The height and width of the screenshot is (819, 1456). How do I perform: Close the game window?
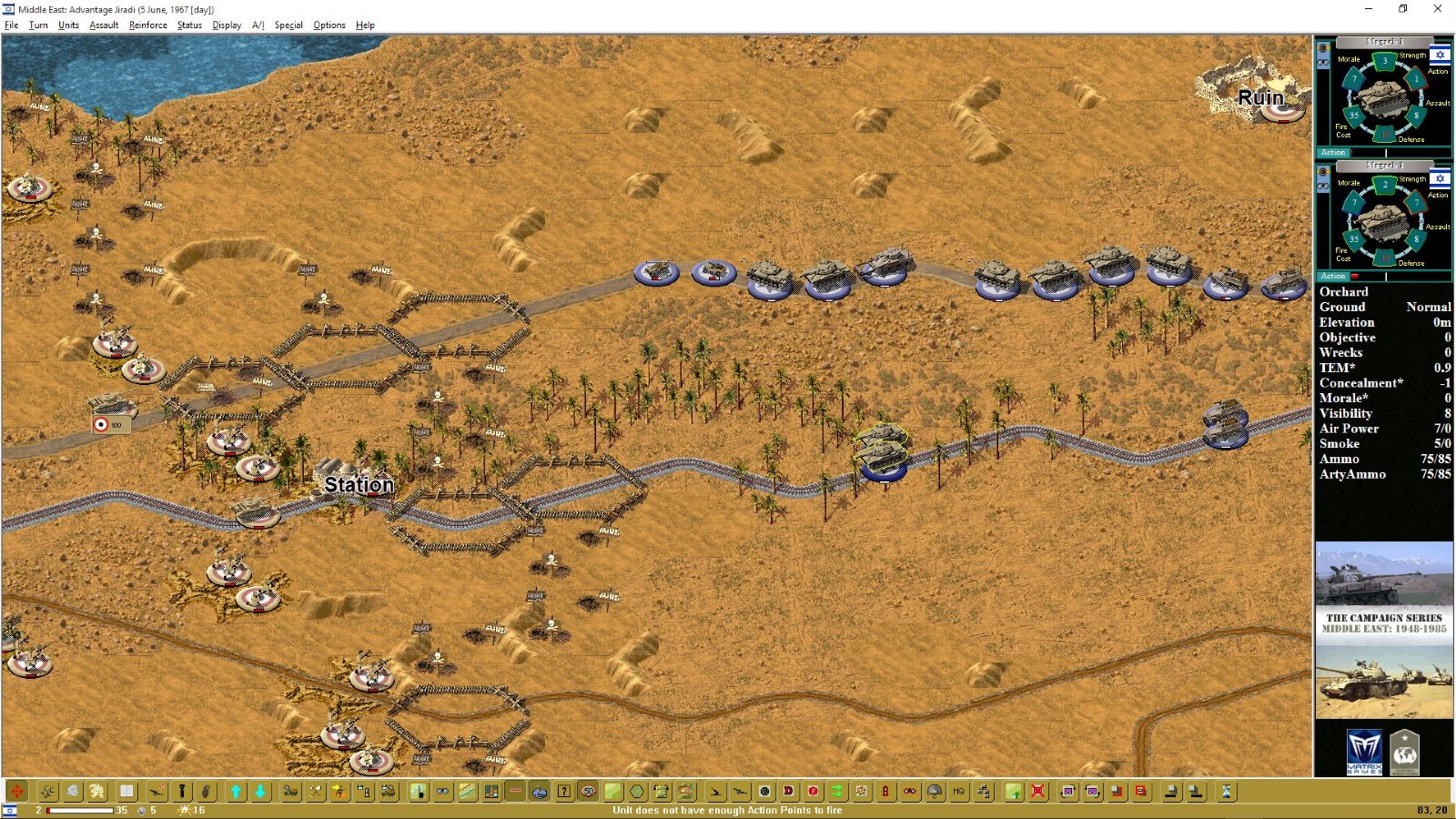point(1438,9)
